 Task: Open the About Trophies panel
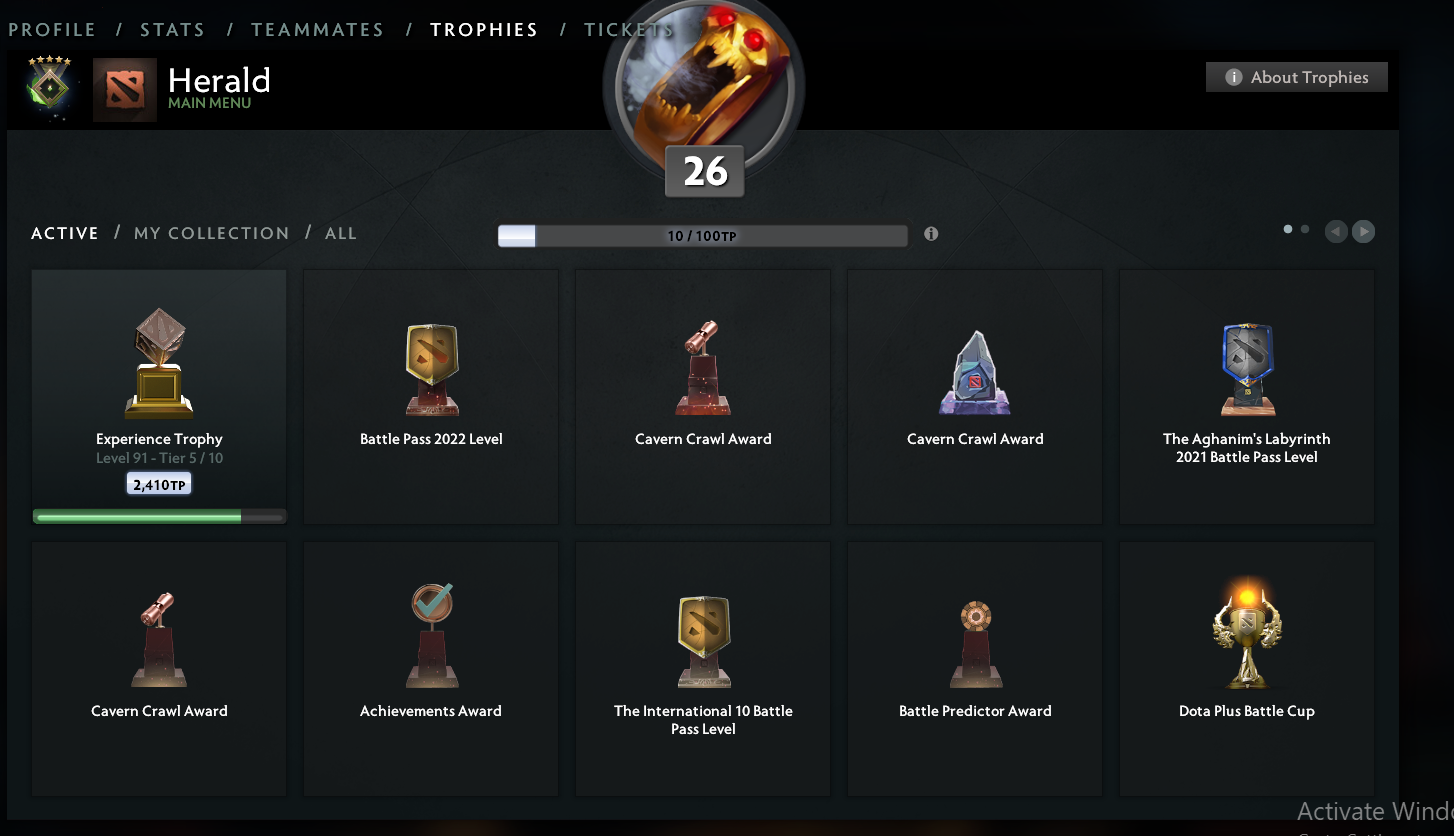1296,76
